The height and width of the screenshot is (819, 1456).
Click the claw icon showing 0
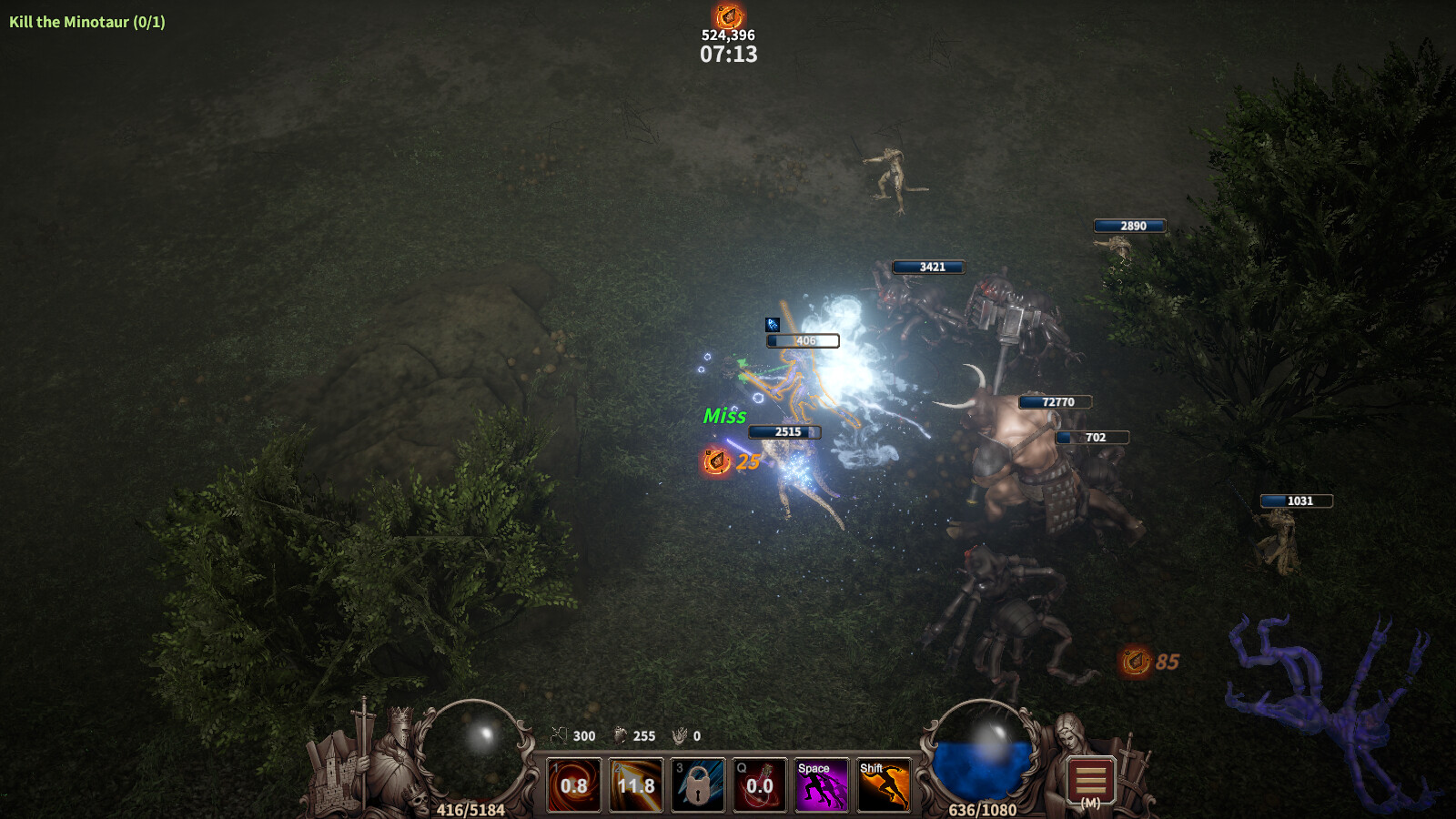(678, 736)
